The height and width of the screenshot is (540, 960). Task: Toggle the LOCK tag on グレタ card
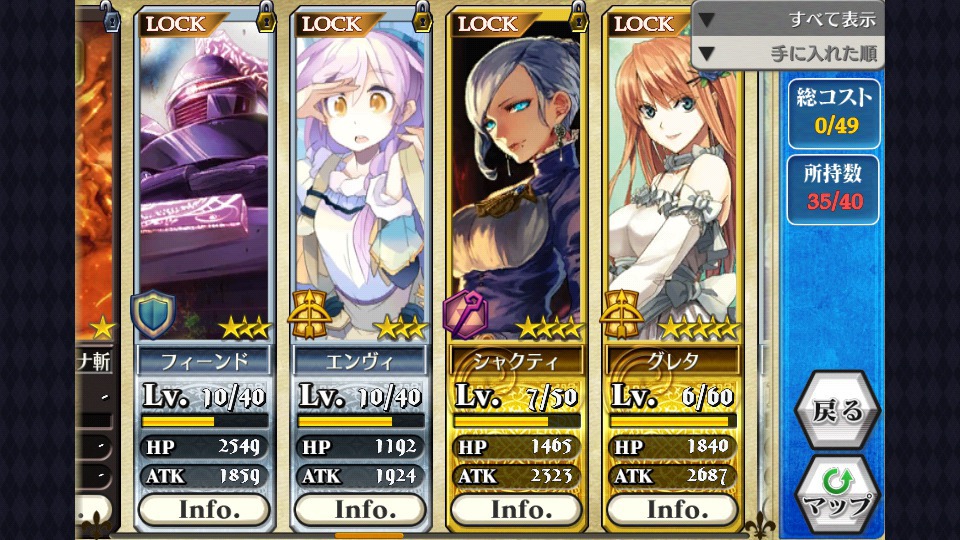pos(647,23)
